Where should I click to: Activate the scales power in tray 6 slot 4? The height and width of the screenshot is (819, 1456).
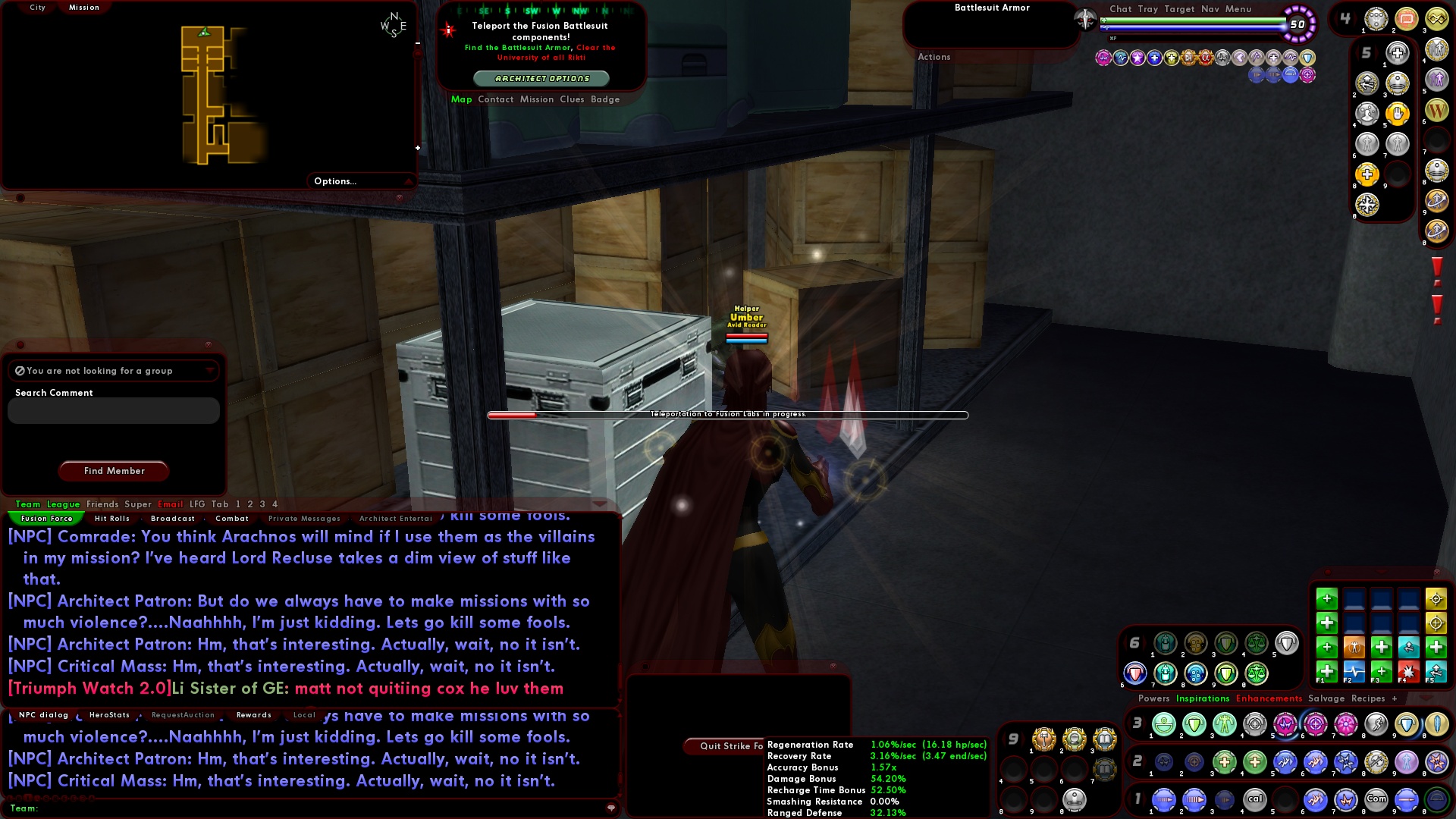click(1256, 643)
